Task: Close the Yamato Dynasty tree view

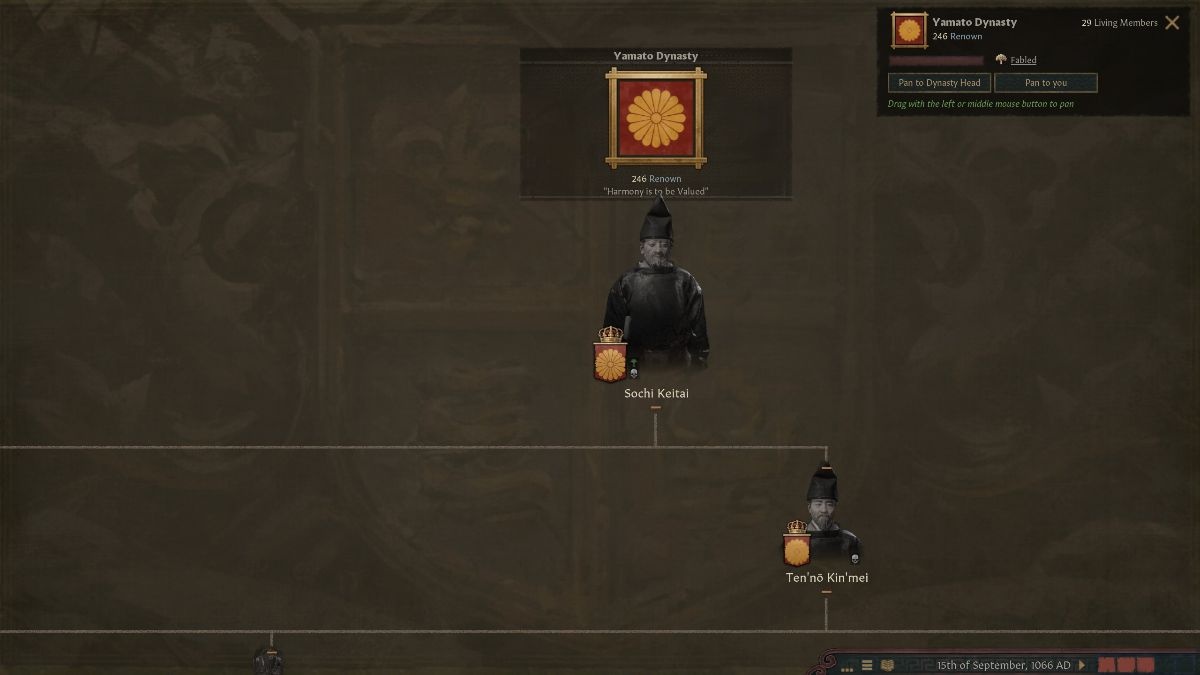Action: 1172,23
